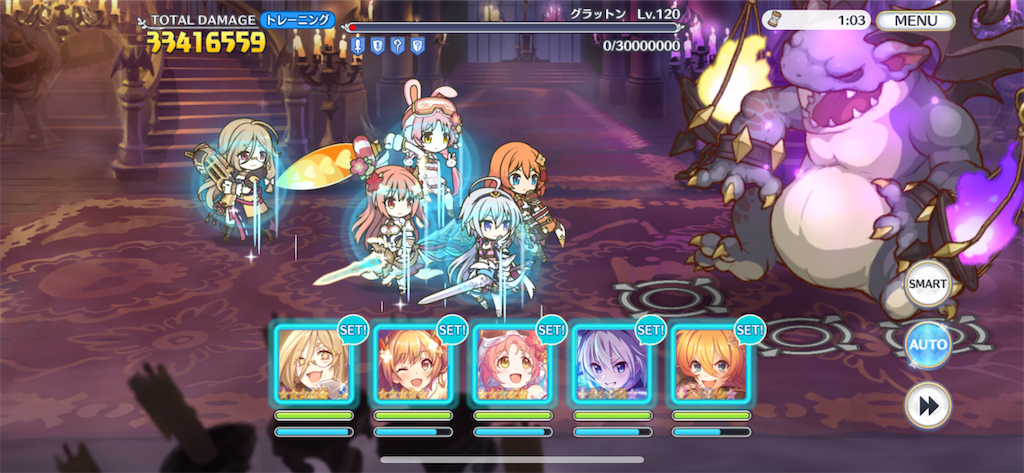Select the silver-haired girl skill card
This screenshot has height=473, width=1024.
click(611, 366)
